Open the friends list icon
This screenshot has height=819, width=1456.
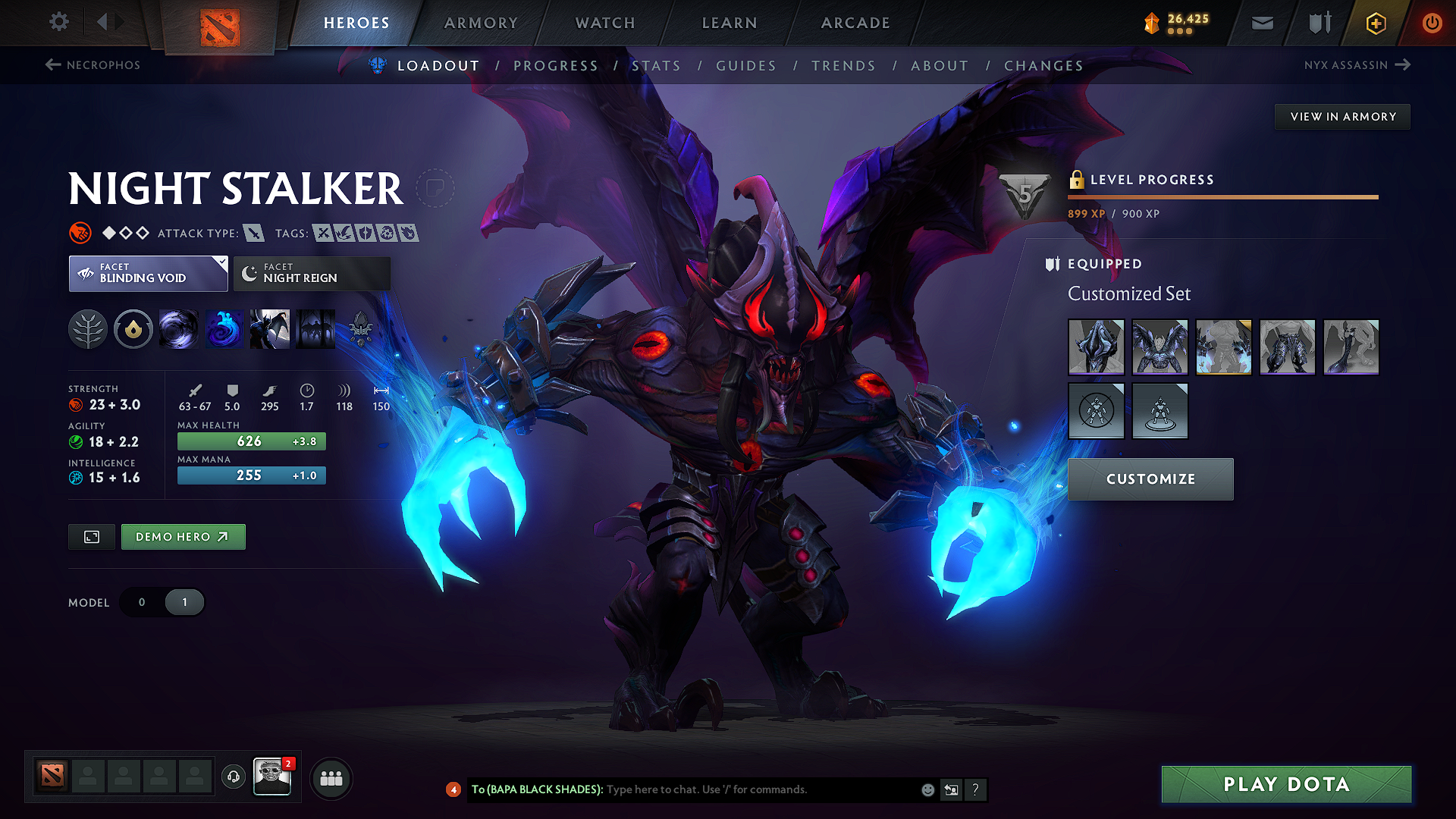(x=331, y=778)
